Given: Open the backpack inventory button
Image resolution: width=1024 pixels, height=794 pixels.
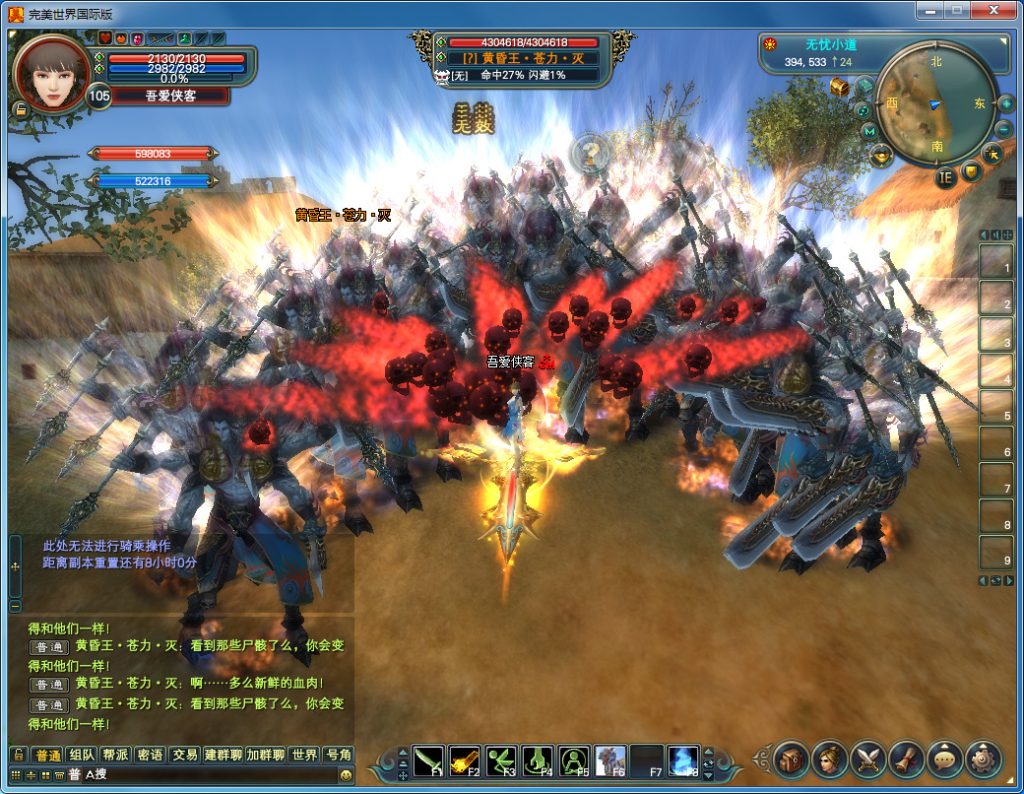Looking at the screenshot, I should (x=791, y=760).
